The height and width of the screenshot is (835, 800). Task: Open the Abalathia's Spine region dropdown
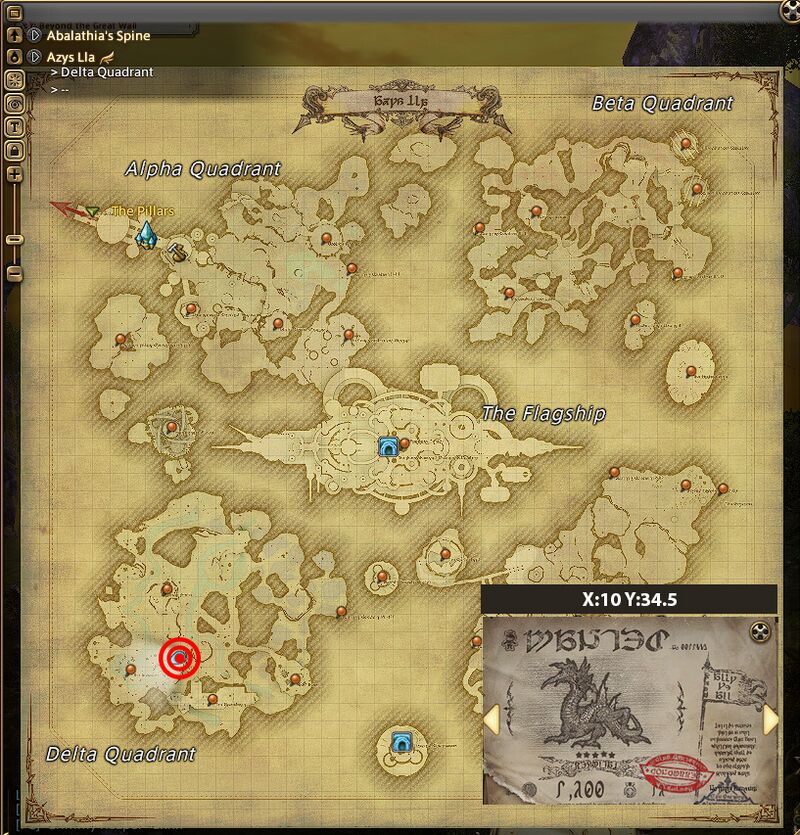tap(34, 36)
